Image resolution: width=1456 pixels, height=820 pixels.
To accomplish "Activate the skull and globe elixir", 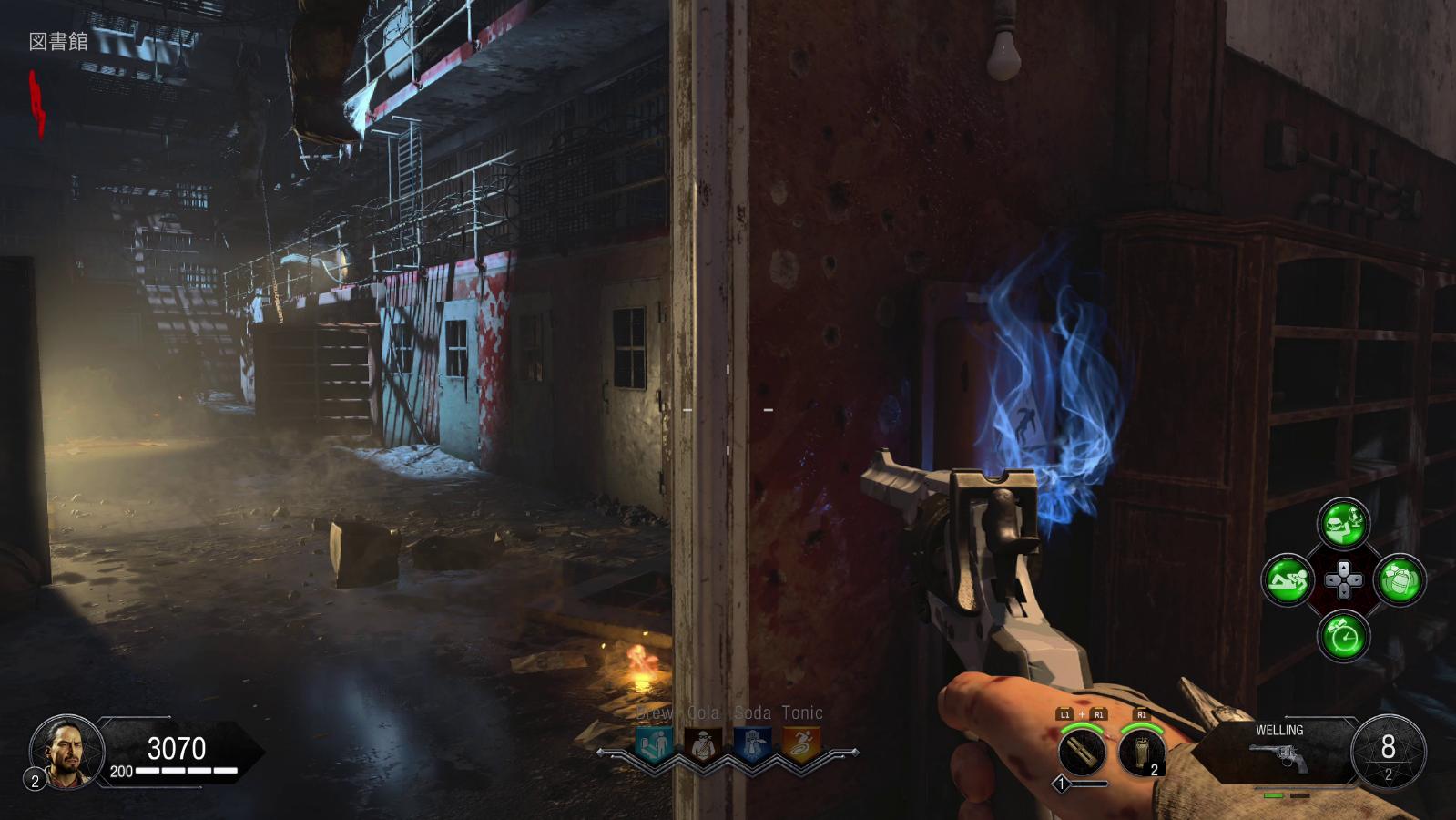I will pos(1343,524).
